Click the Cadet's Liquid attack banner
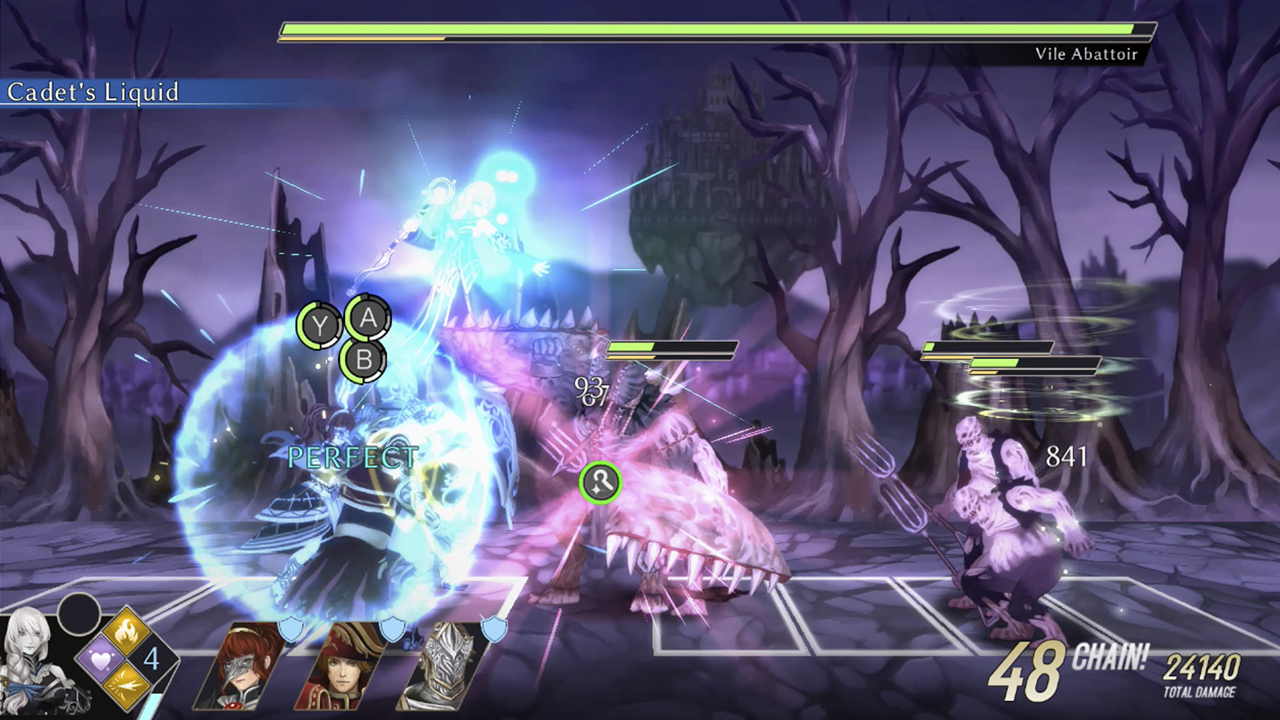The image size is (1280, 720). tap(94, 93)
